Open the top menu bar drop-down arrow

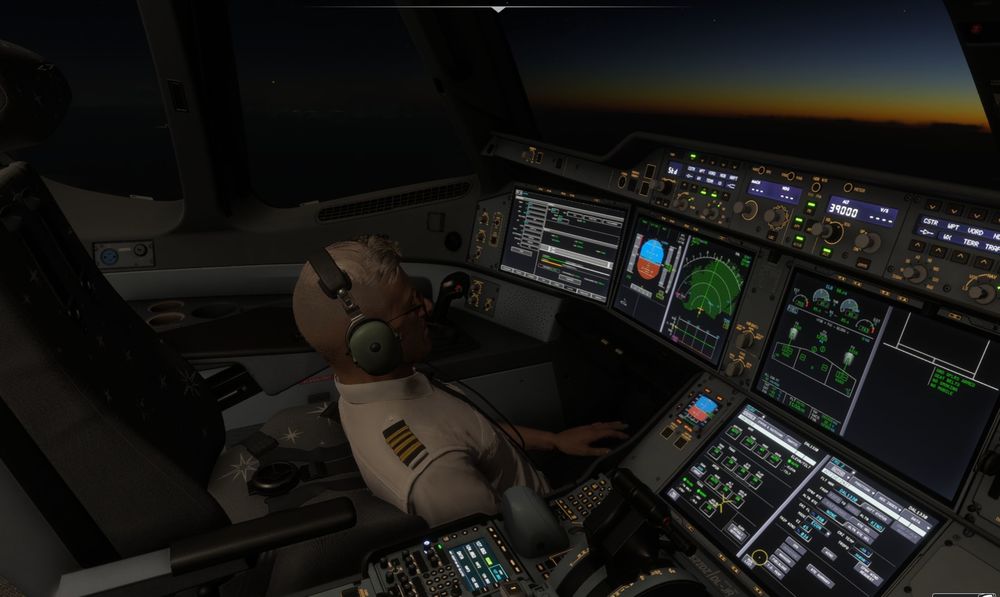point(499,9)
